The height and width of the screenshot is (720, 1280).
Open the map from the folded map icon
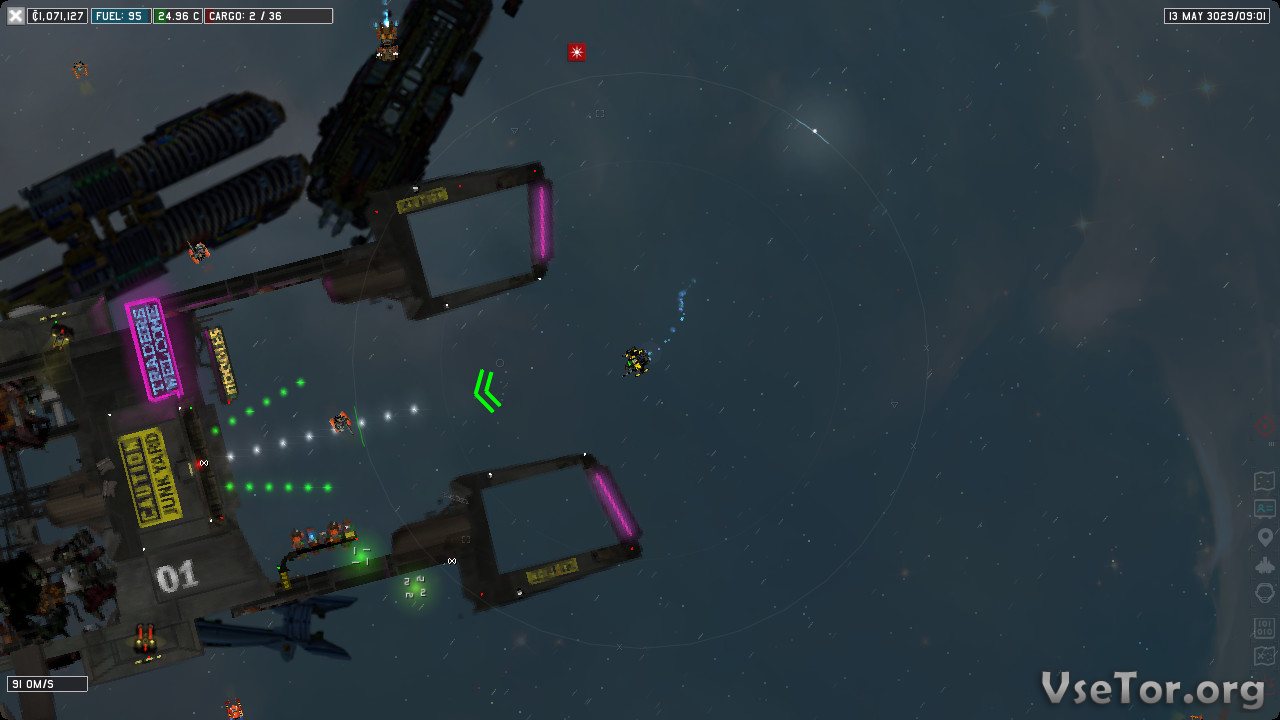click(x=1265, y=482)
